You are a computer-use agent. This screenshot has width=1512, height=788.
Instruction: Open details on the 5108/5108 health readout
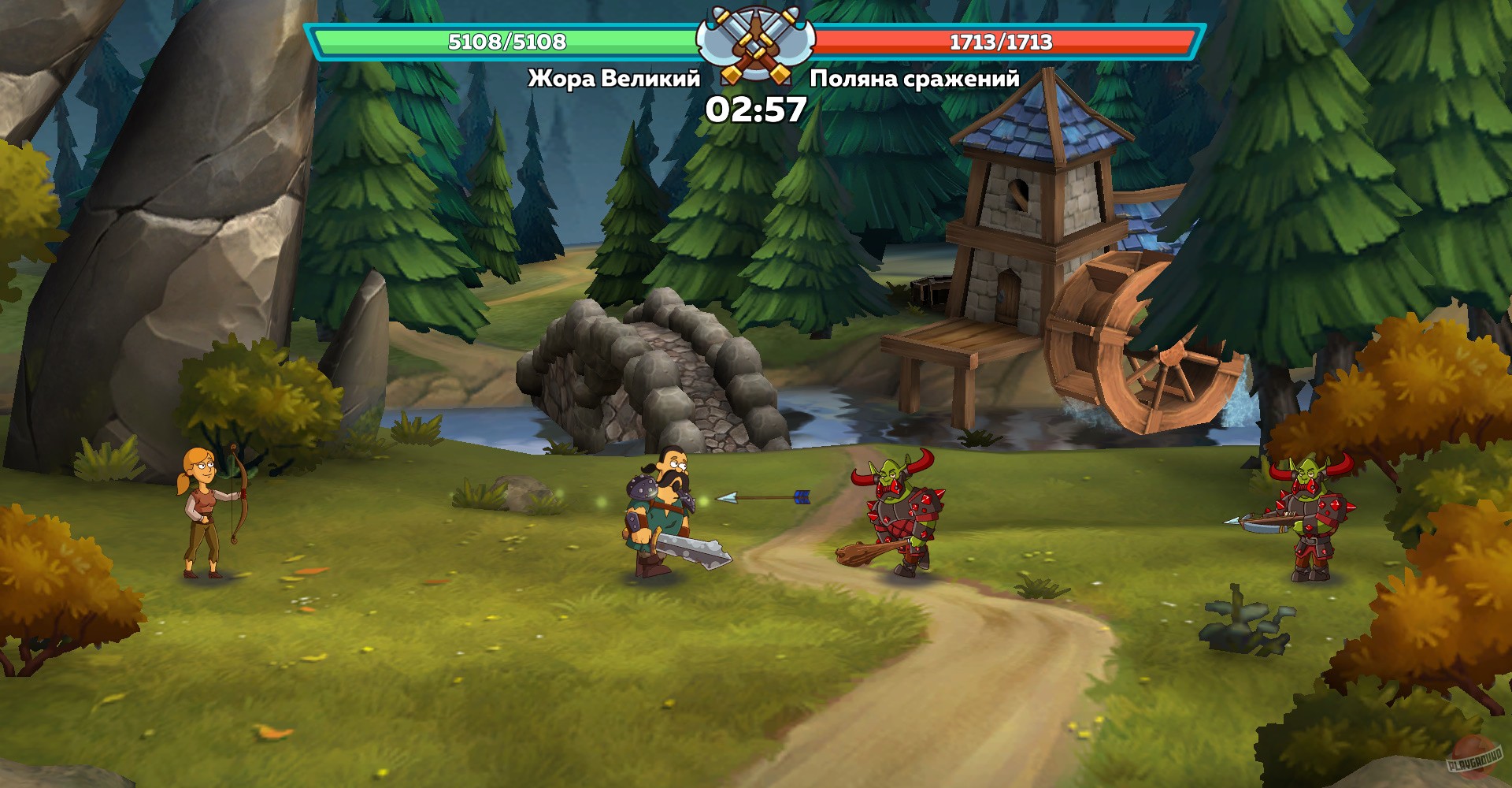[504, 43]
